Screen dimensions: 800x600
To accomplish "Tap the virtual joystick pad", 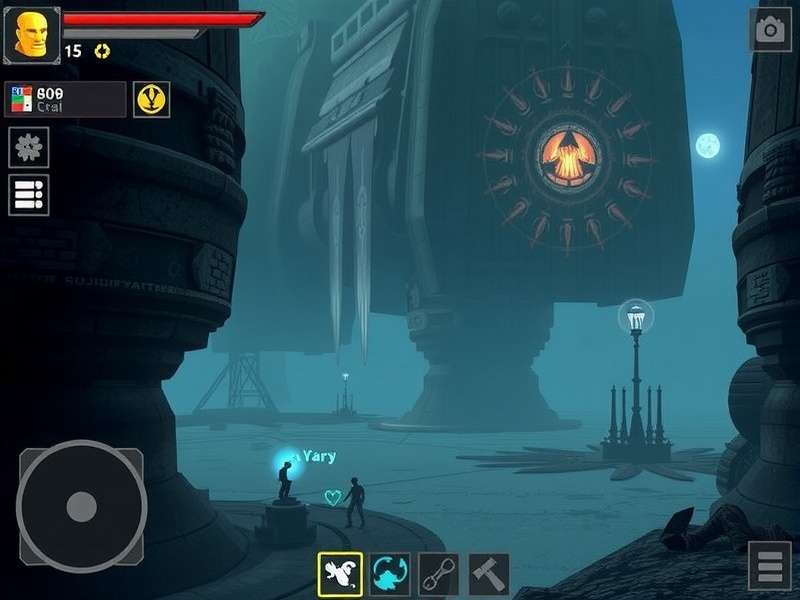I will click(x=82, y=506).
